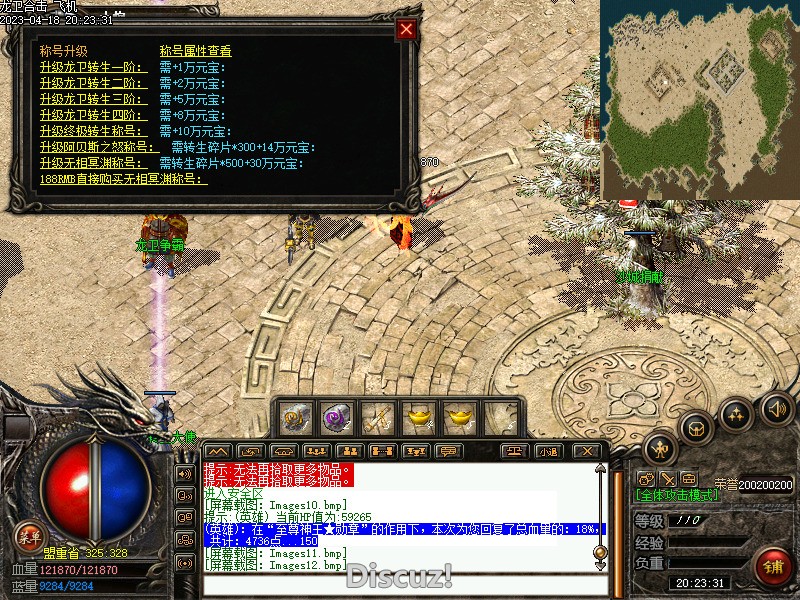Click 188RMB直接购买无相冥渊称号 link
This screenshot has height=600, width=800.
[x=124, y=179]
